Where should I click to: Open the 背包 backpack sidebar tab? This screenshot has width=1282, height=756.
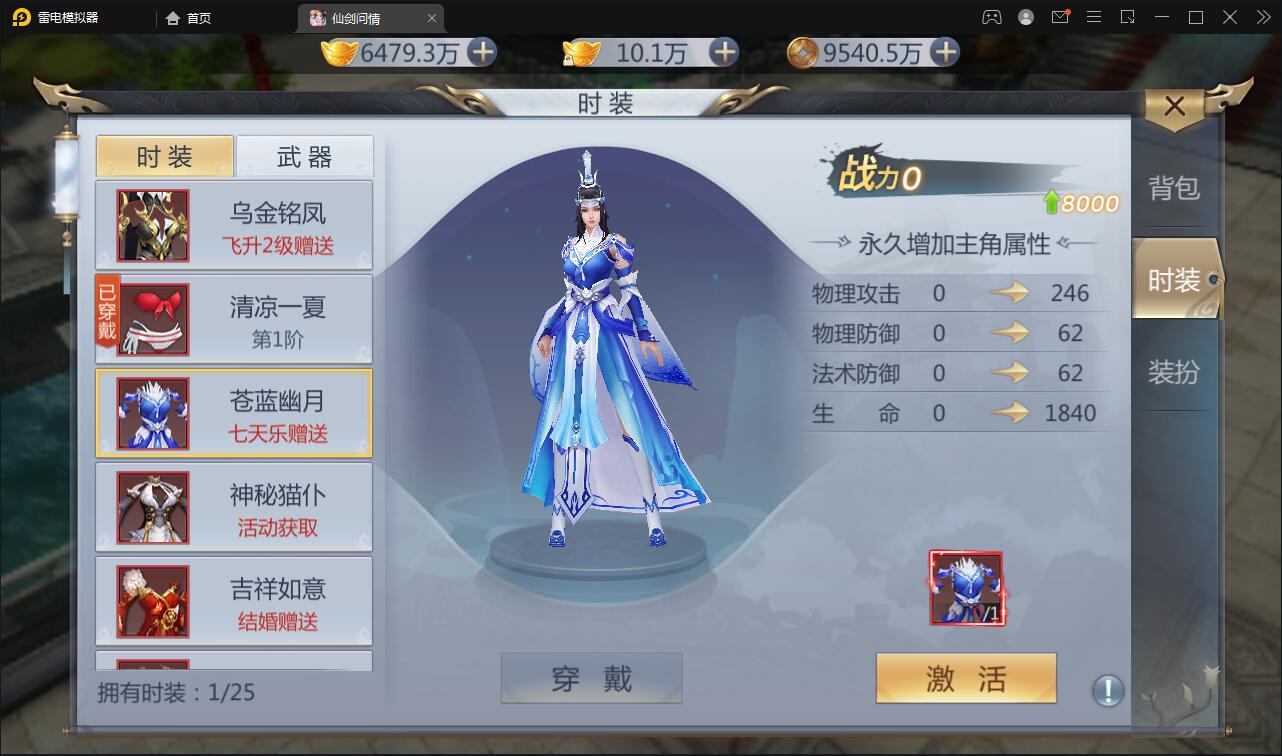click(x=1175, y=186)
